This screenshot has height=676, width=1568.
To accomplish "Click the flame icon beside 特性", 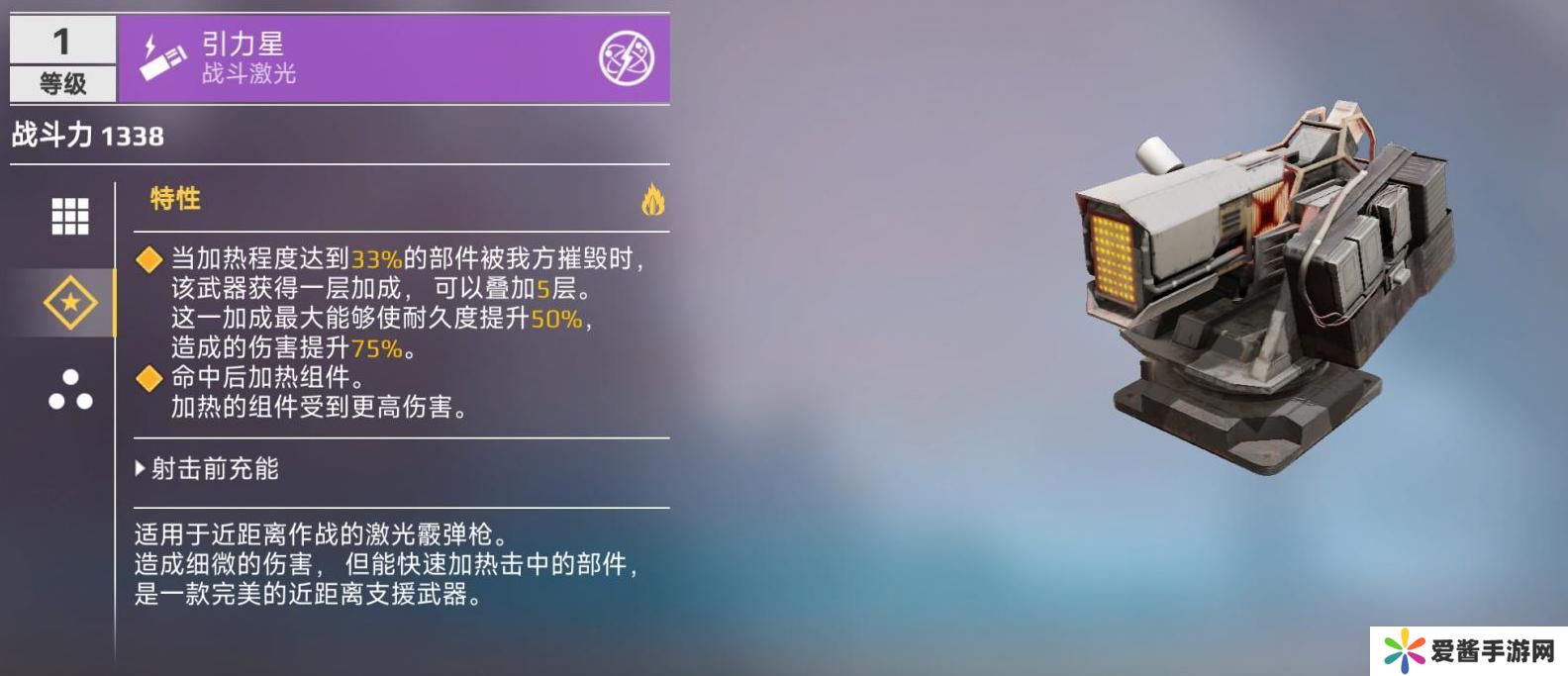I will (x=652, y=199).
